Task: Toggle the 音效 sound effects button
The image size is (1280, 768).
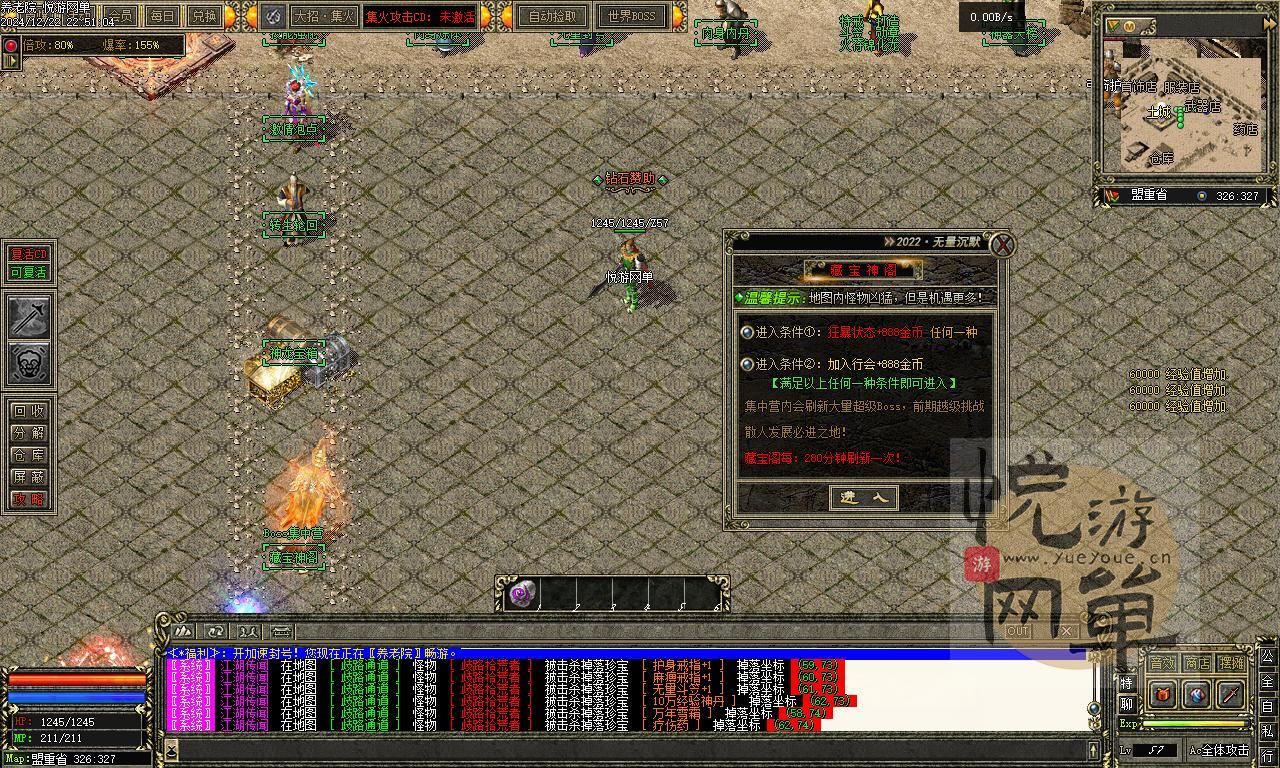Action: point(1162,663)
